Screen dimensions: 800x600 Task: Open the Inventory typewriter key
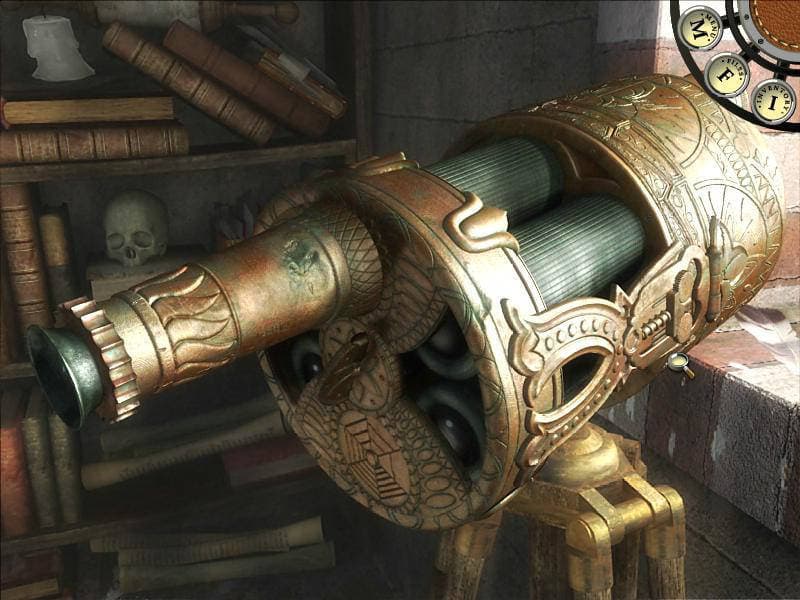773,100
